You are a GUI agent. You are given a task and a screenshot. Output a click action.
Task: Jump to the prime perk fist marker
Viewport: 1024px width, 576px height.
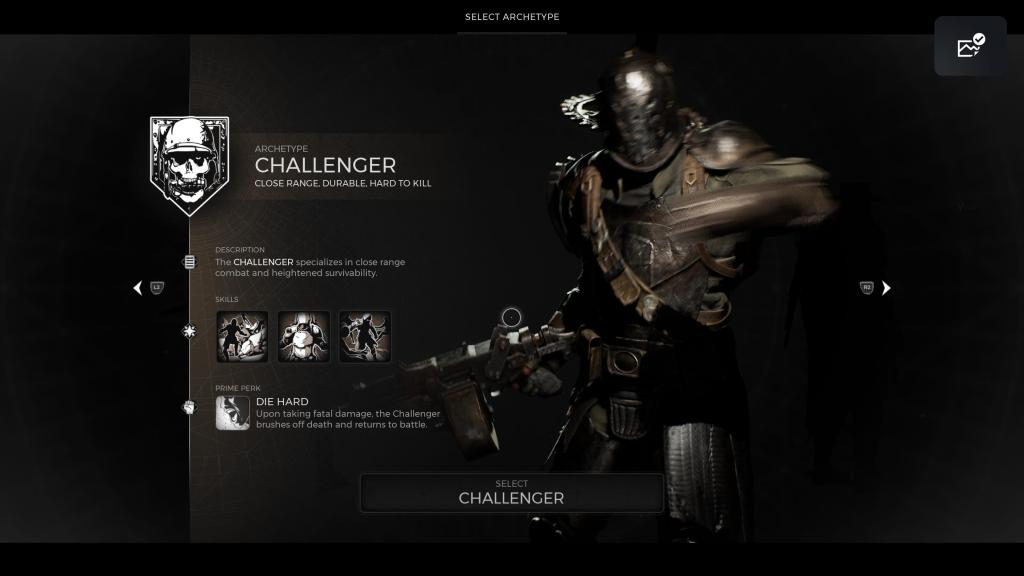click(x=189, y=407)
